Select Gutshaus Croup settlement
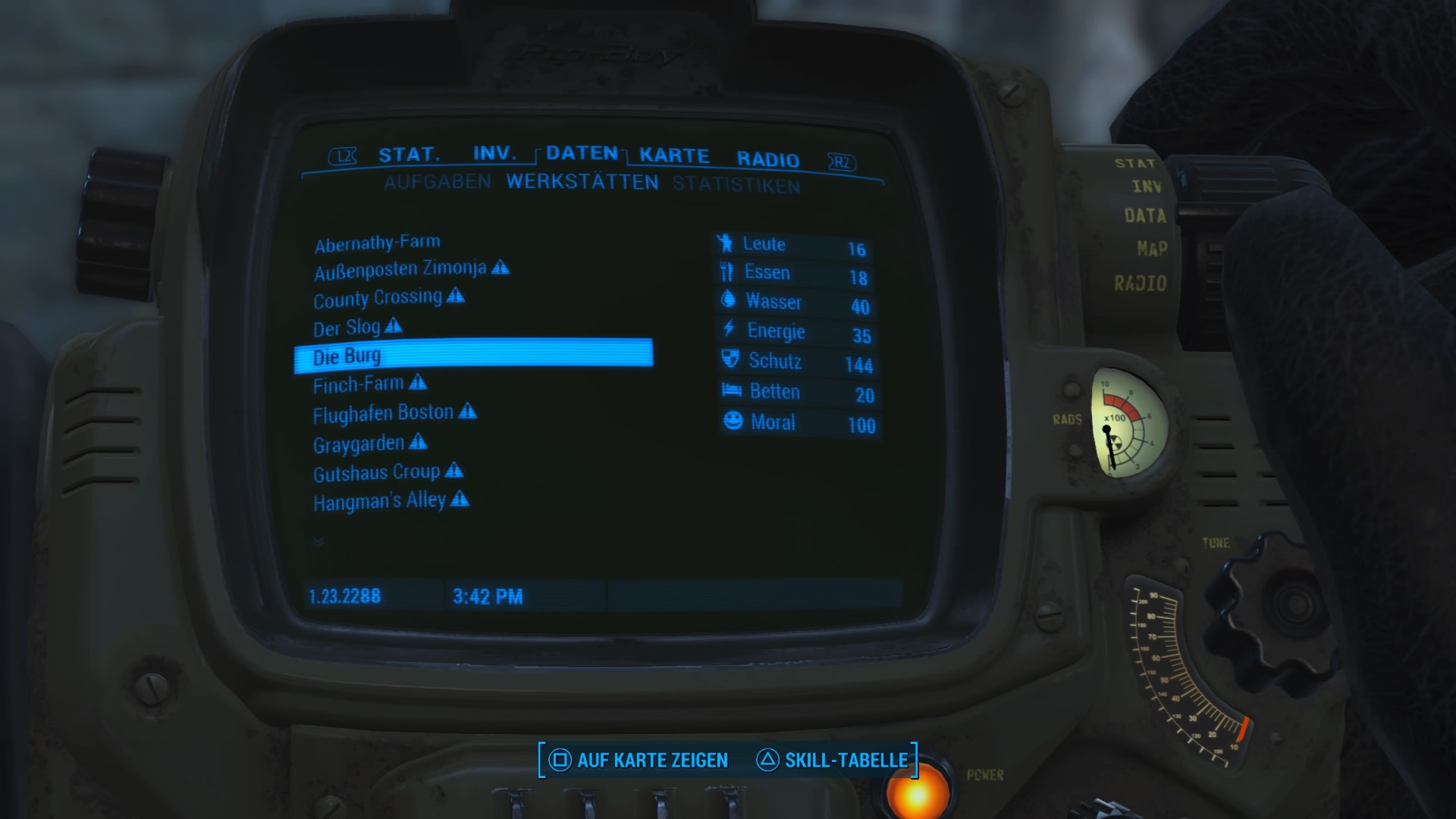 pos(376,473)
